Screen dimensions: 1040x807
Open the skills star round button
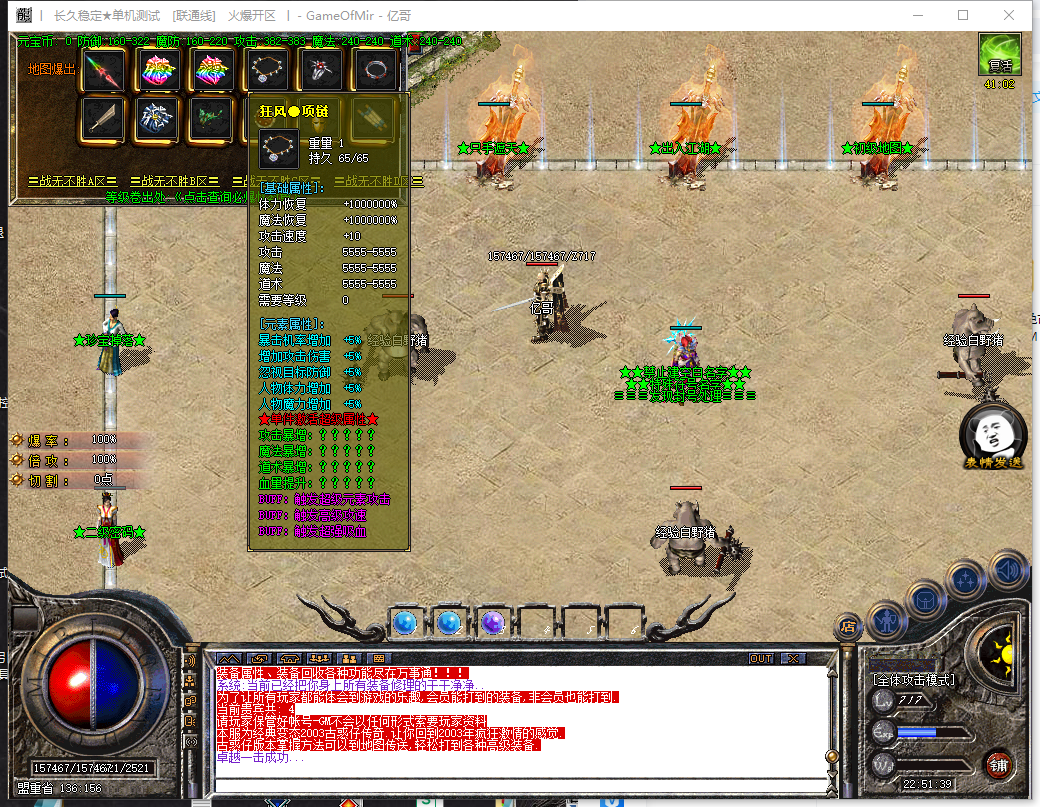click(x=965, y=579)
